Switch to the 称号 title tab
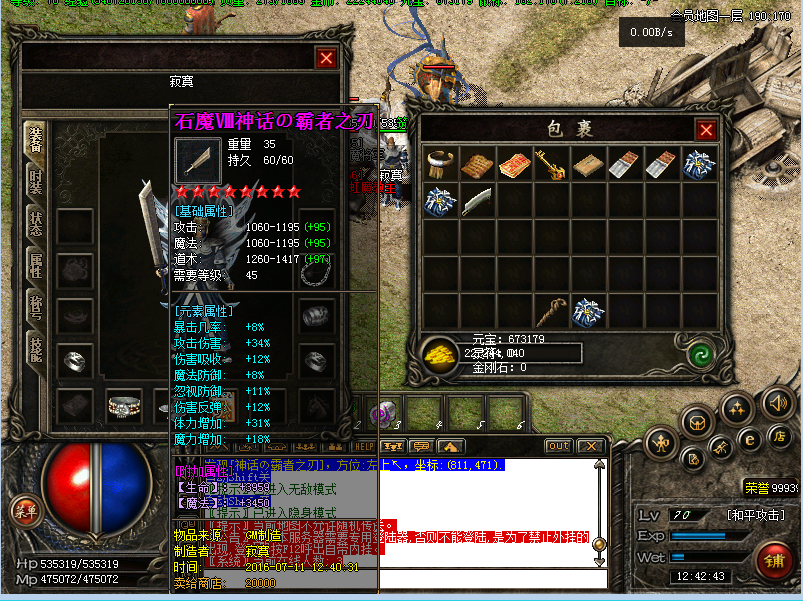The image size is (803, 601). [x=35, y=304]
